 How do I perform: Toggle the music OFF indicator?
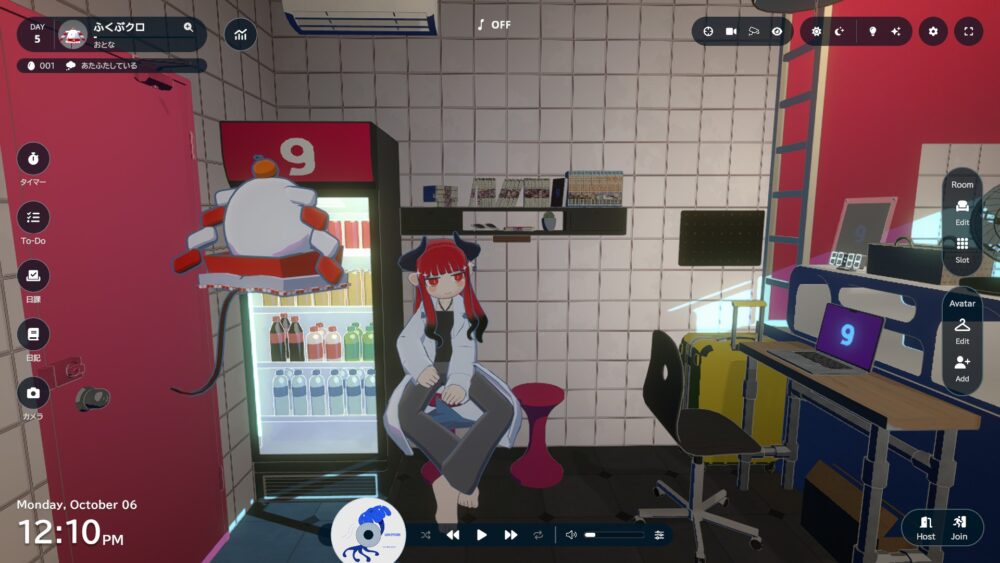click(x=494, y=25)
